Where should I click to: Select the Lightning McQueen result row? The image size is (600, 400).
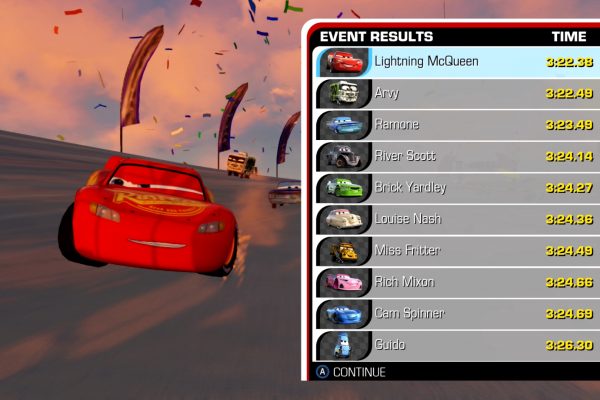pyautogui.click(x=457, y=62)
